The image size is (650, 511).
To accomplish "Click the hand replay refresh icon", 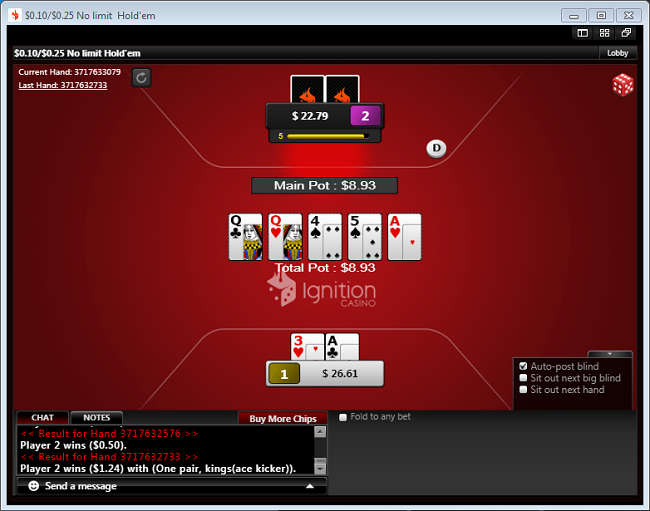I will tap(141, 77).
